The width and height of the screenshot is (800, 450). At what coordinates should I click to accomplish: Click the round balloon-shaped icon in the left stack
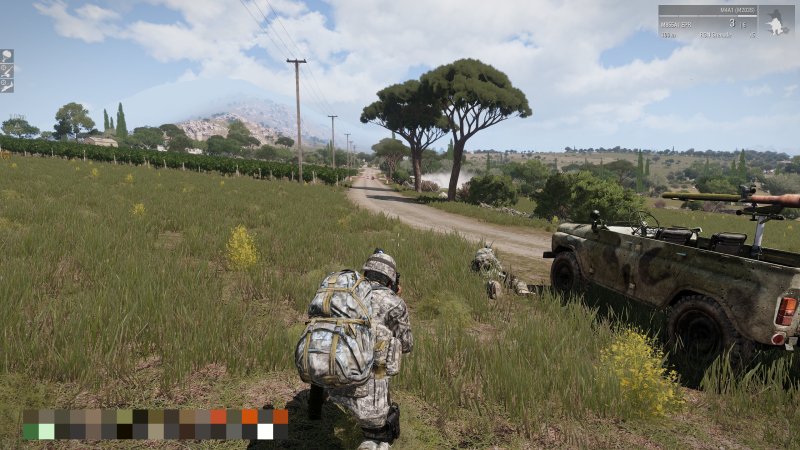click(7, 56)
